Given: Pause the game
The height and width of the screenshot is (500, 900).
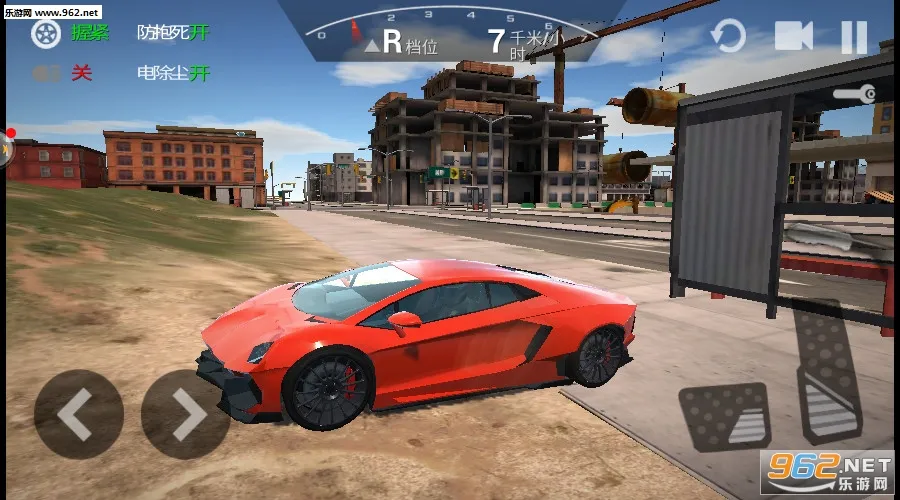Looking at the screenshot, I should [x=853, y=37].
